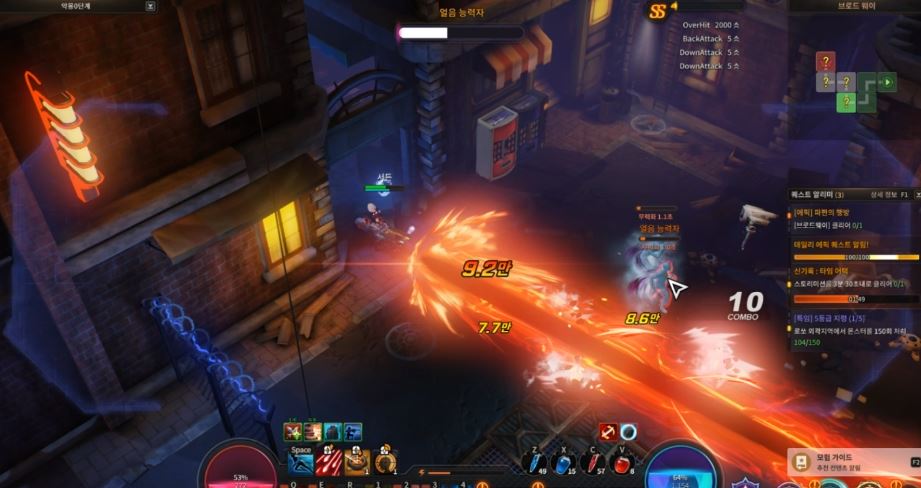
Task: Activate the red slash skill icon
Action: coord(329,461)
